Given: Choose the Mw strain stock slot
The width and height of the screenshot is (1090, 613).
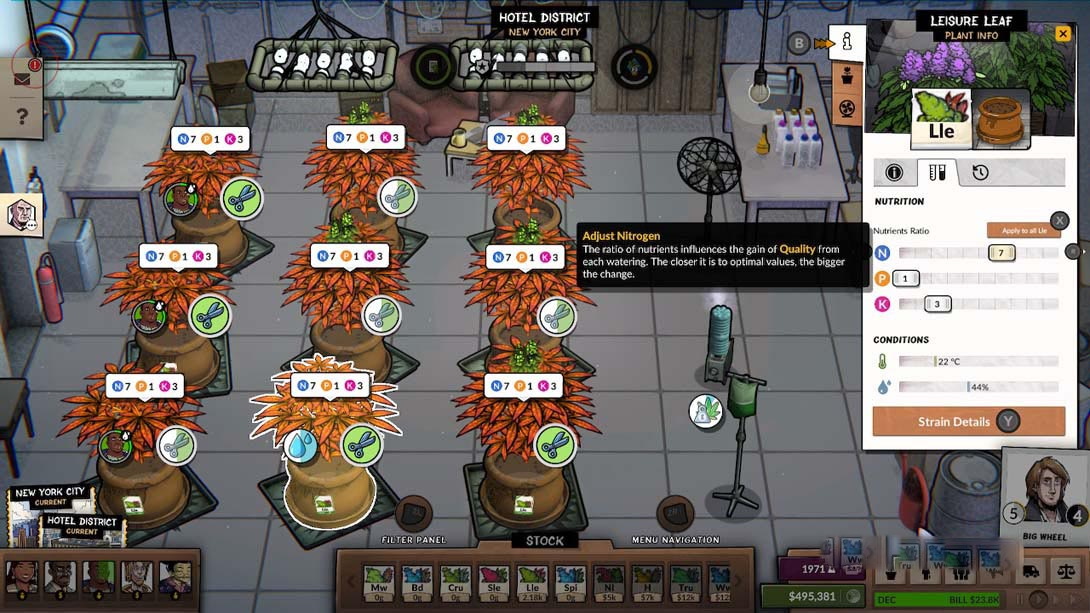Looking at the screenshot, I should [x=378, y=580].
